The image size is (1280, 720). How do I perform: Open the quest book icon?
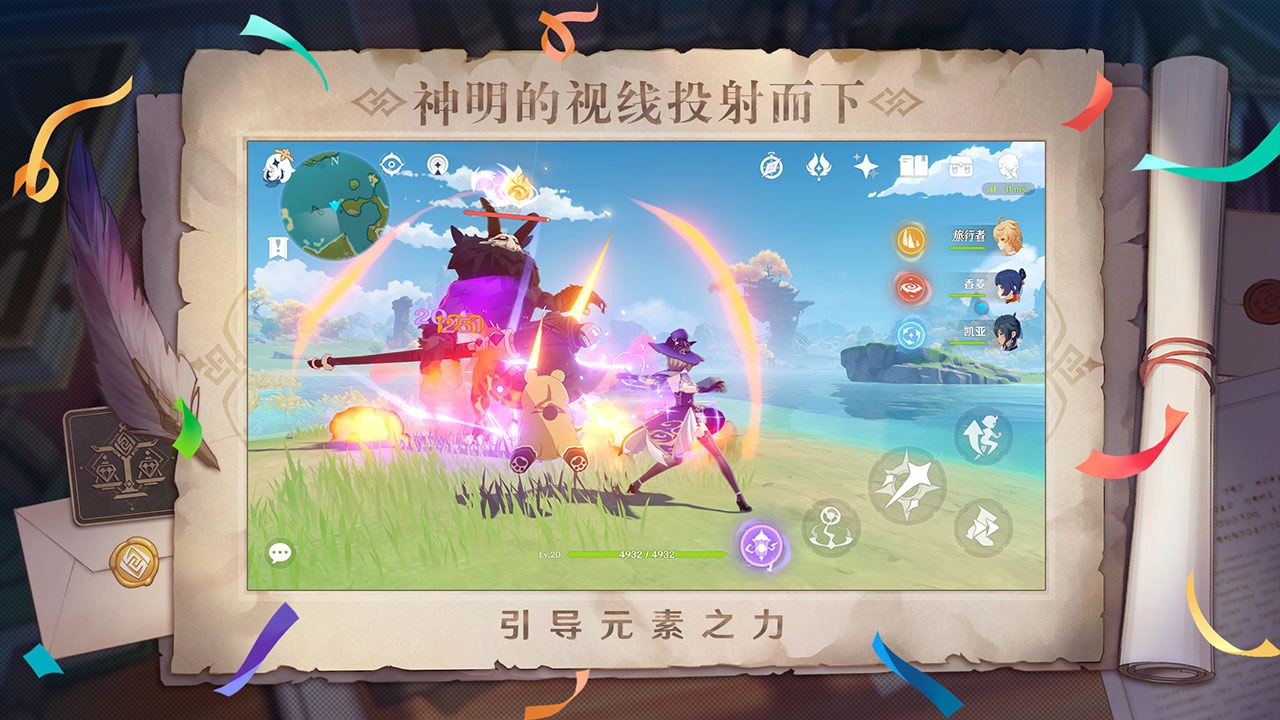pyautogui.click(x=912, y=163)
